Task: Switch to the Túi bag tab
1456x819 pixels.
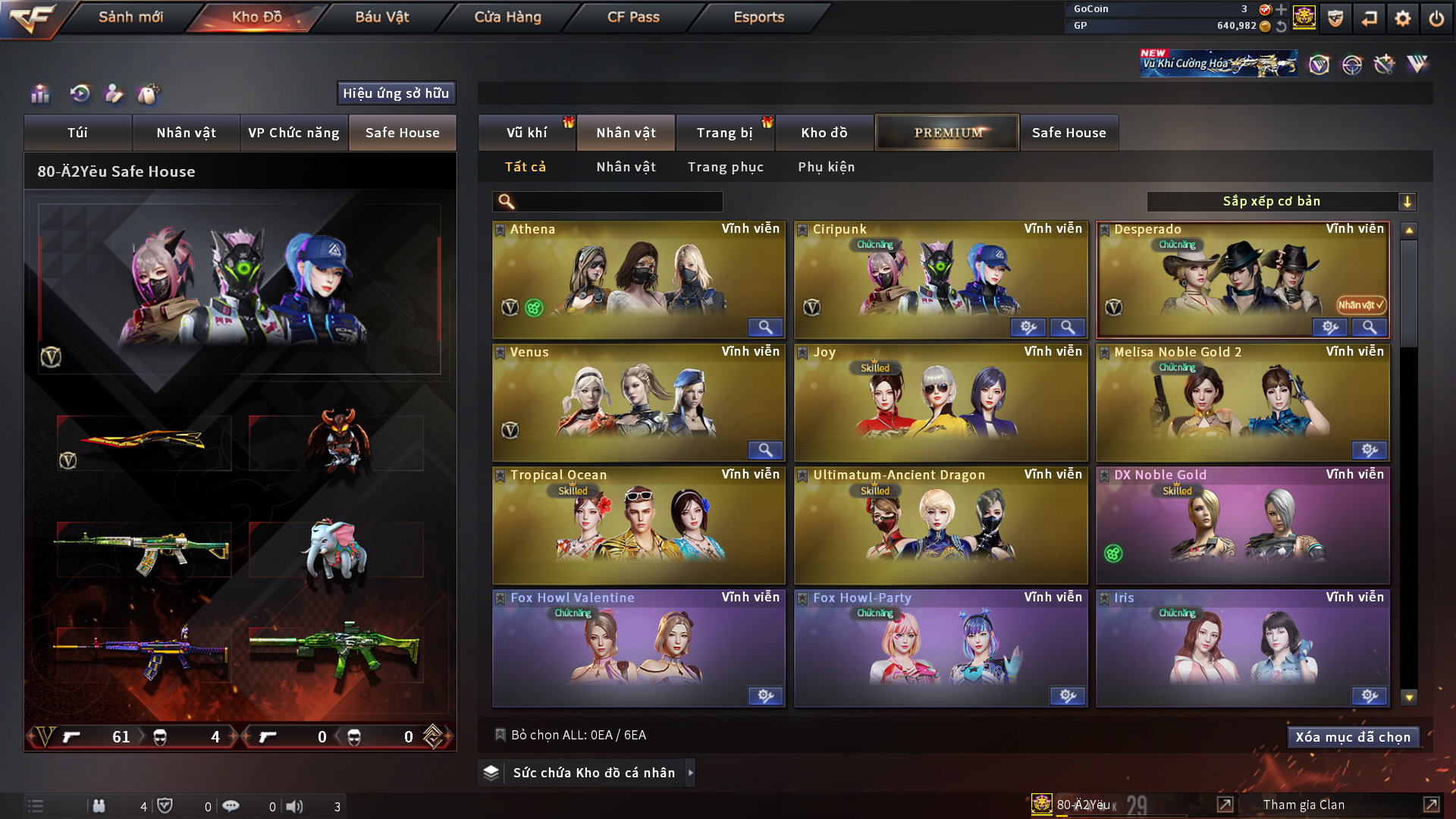Action: coord(77,133)
